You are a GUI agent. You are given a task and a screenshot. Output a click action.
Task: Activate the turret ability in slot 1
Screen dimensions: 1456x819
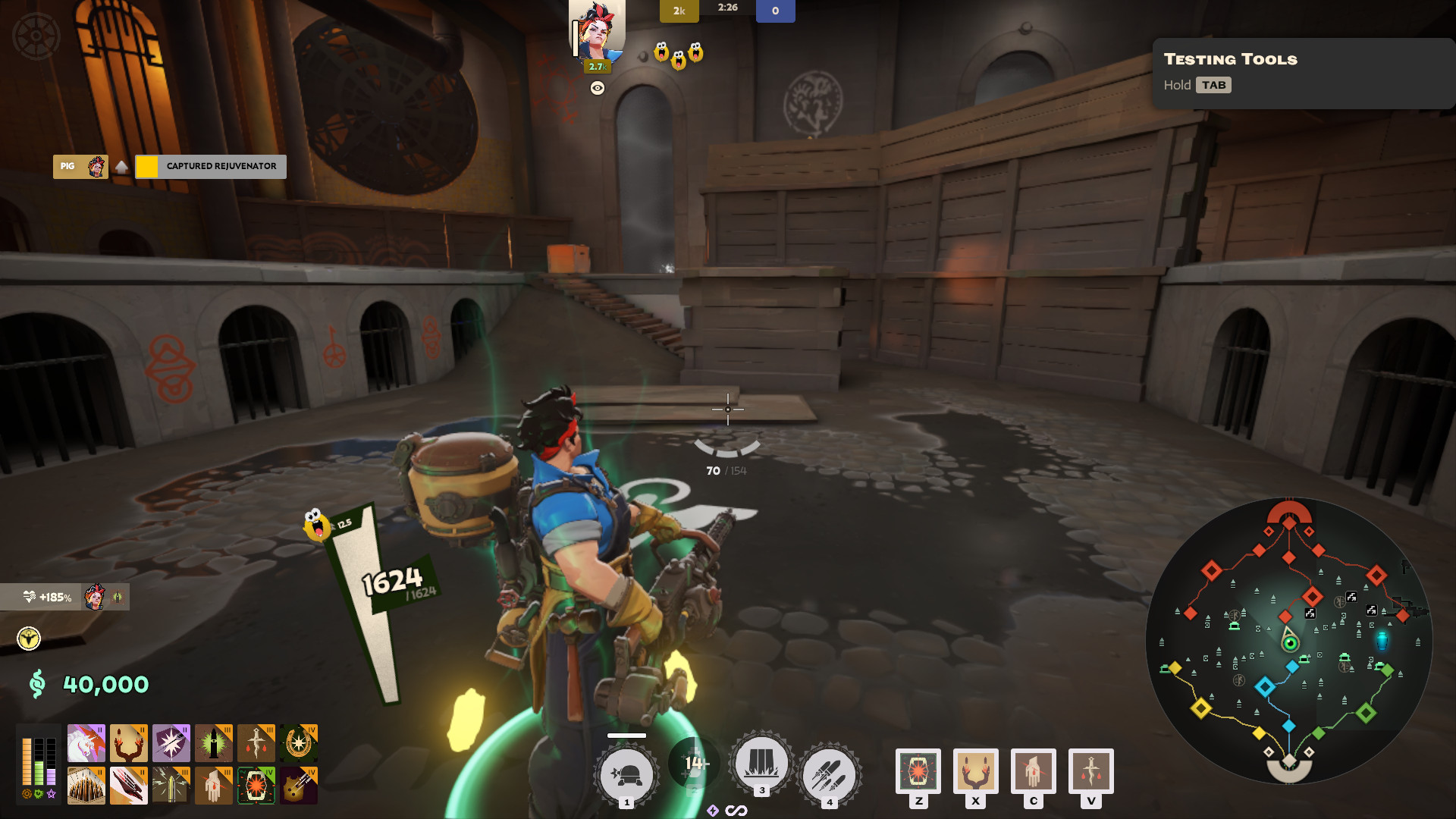point(626,775)
